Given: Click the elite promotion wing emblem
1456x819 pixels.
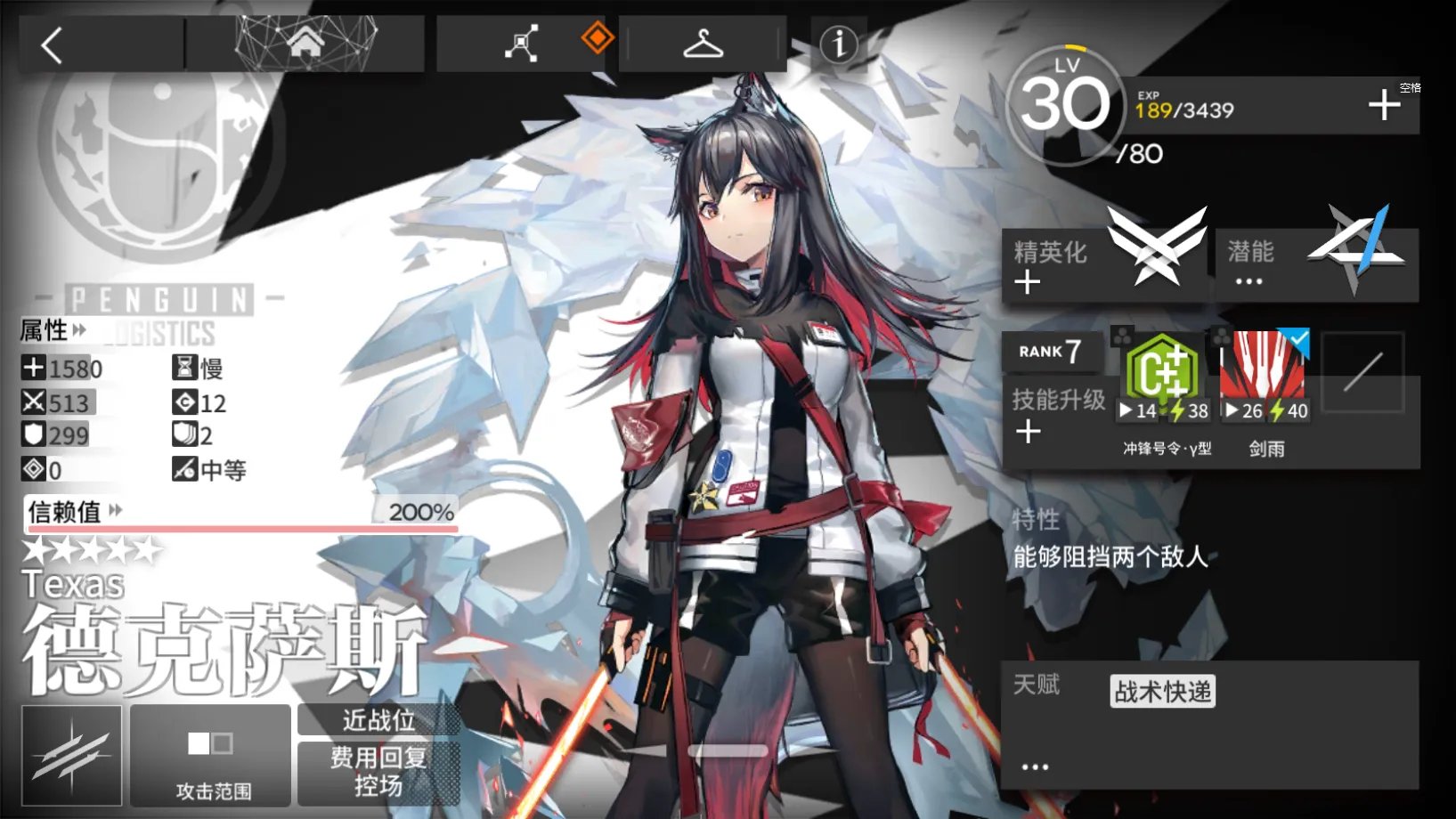Looking at the screenshot, I should pyautogui.click(x=1156, y=248).
